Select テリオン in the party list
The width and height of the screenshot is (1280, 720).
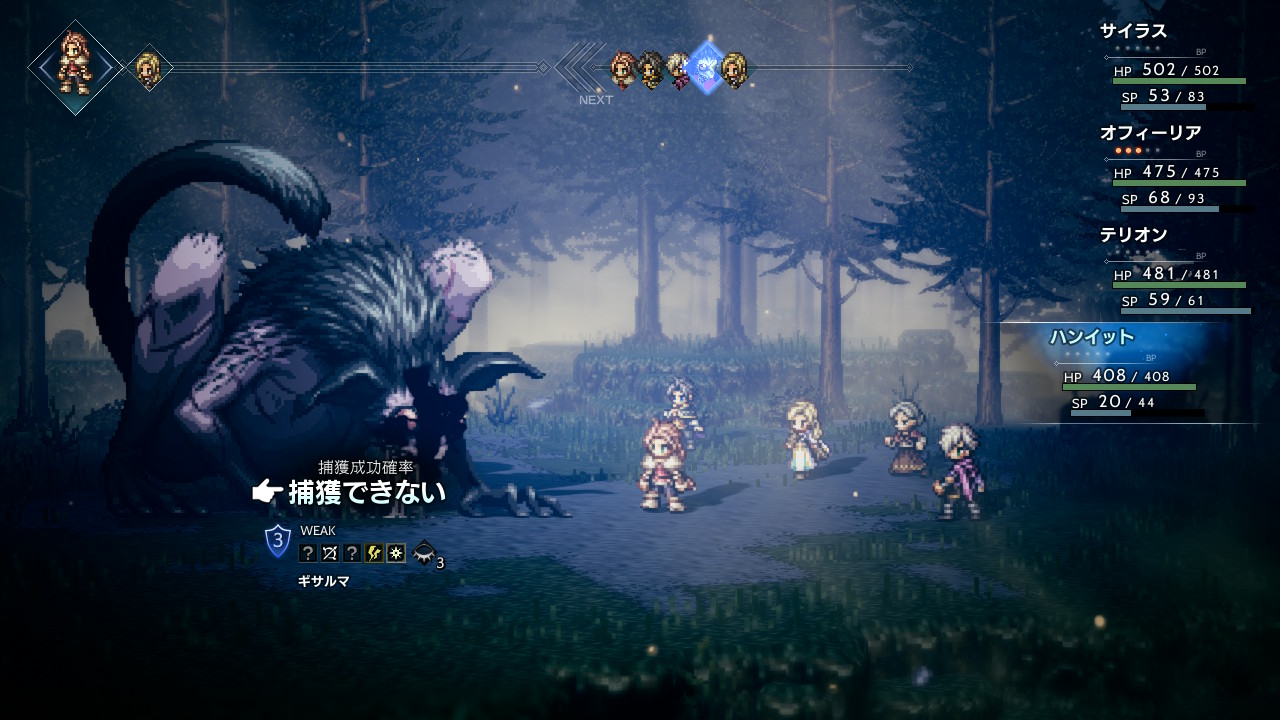1133,235
